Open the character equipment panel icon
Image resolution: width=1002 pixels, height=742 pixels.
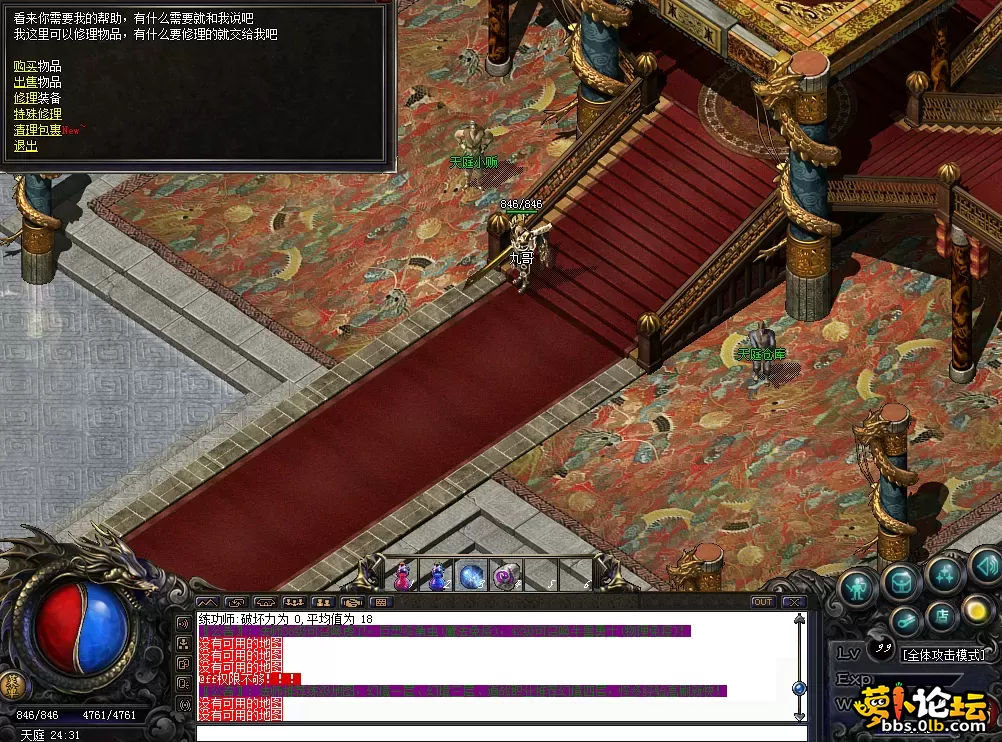pyautogui.click(x=857, y=586)
